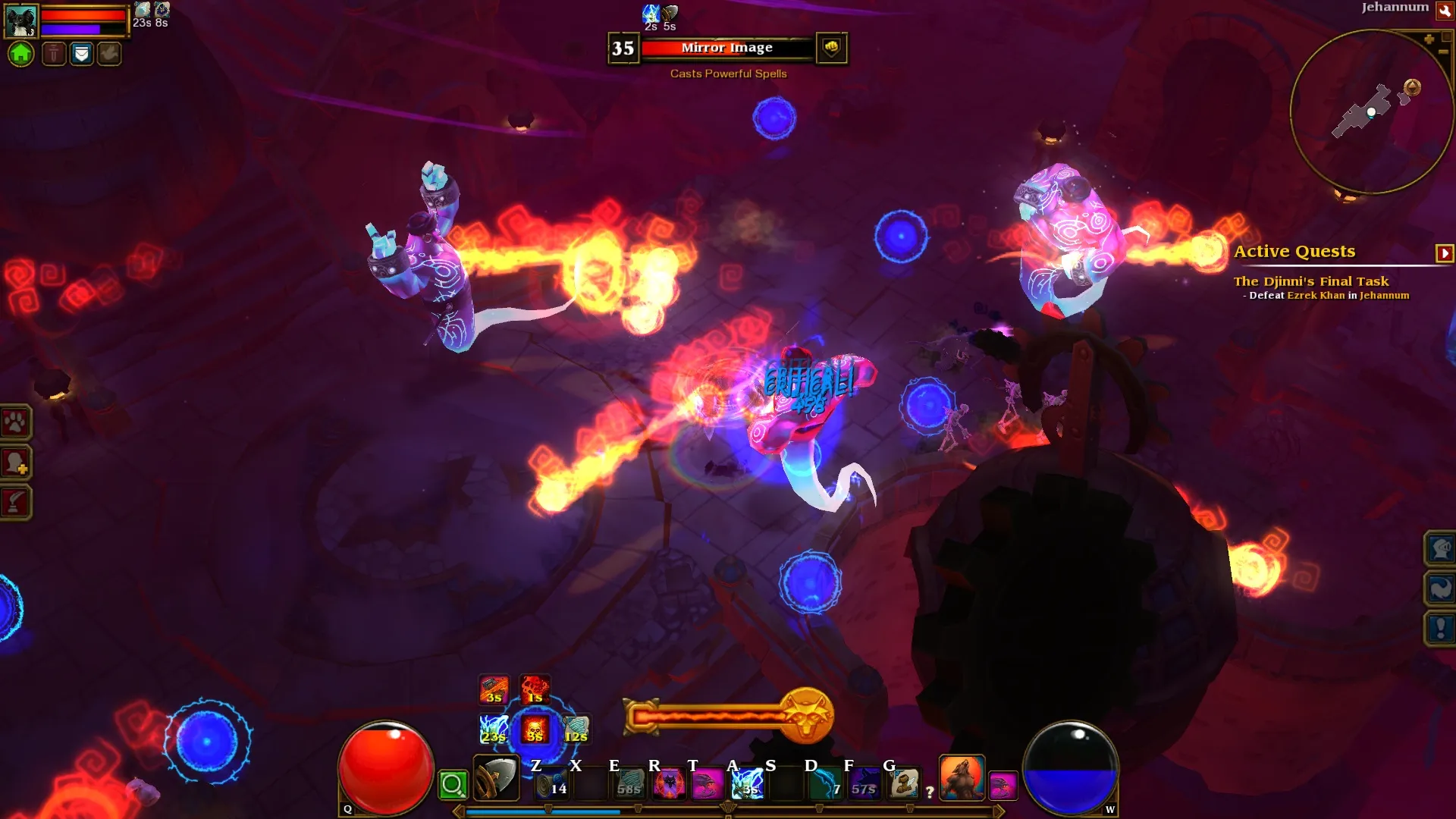Open the add friend panel

(x=15, y=462)
